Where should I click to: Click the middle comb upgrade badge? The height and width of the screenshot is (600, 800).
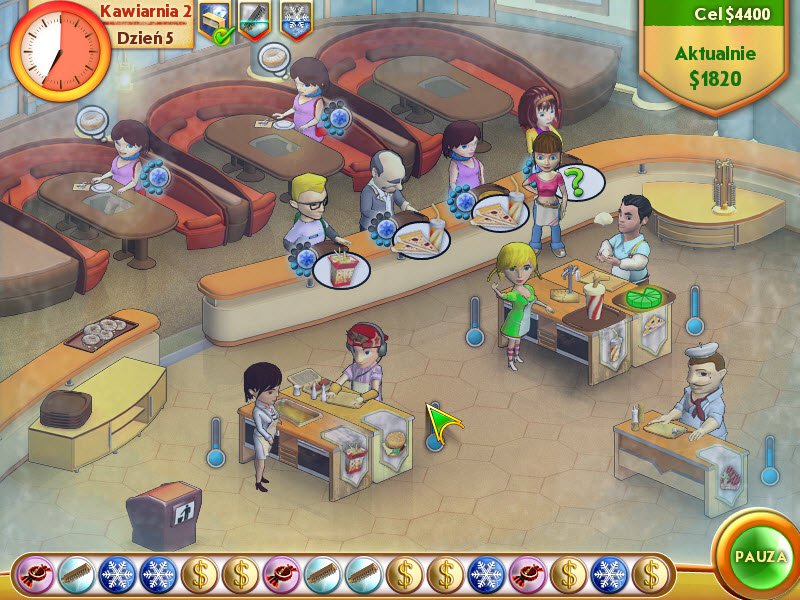click(x=256, y=19)
